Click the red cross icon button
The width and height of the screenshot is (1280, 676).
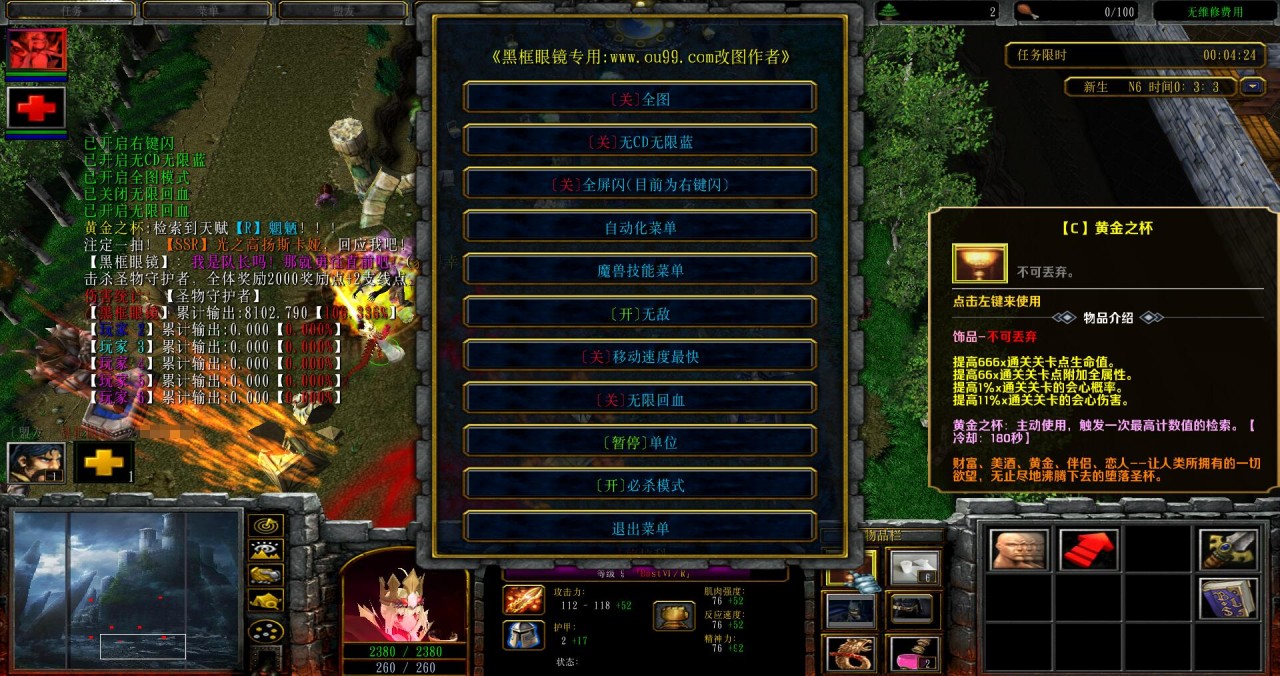[x=37, y=107]
